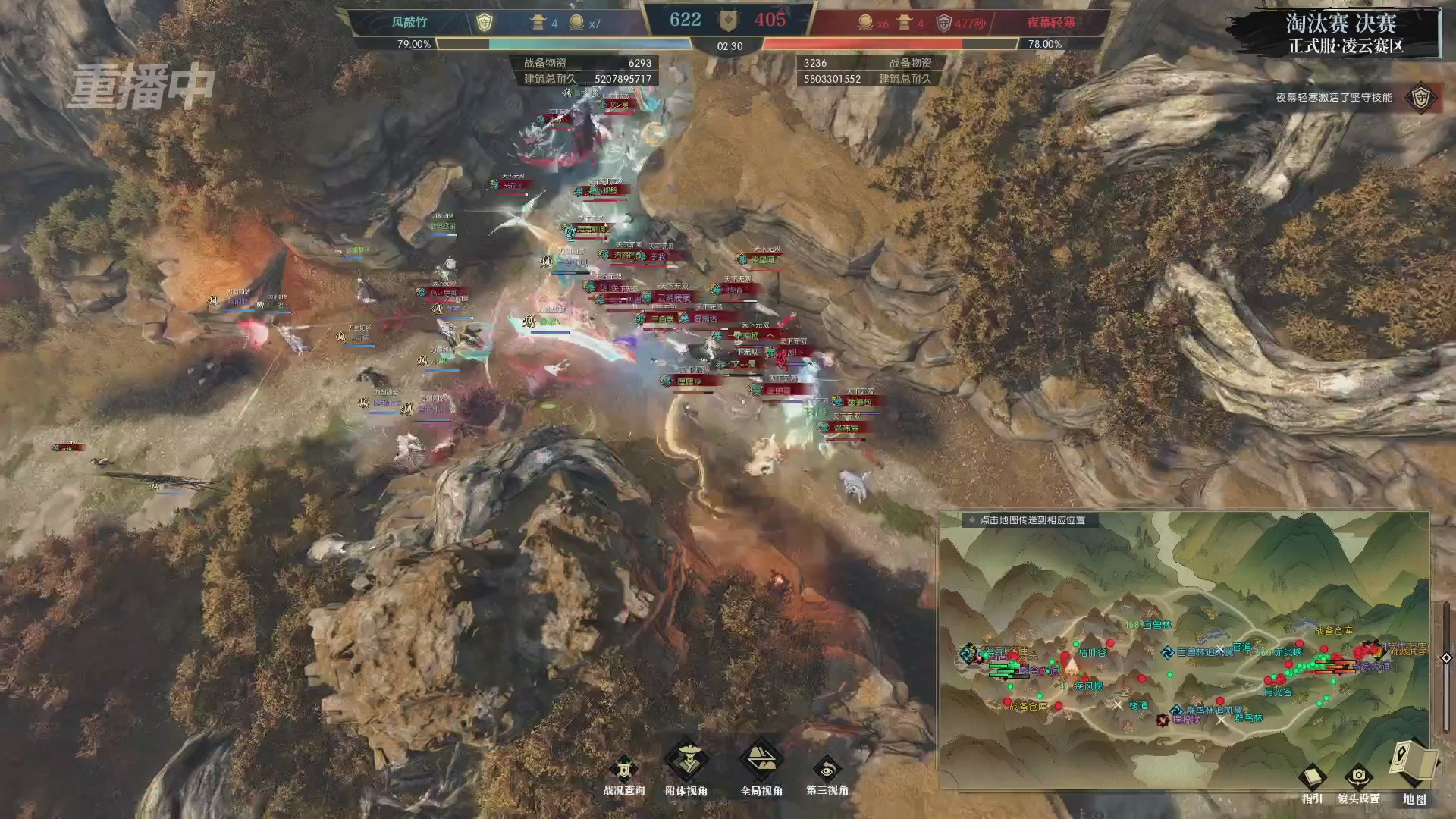The height and width of the screenshot is (819, 1456).
Task: Click the 群鸟林追风翼 marker on the map
Action: click(x=1176, y=711)
